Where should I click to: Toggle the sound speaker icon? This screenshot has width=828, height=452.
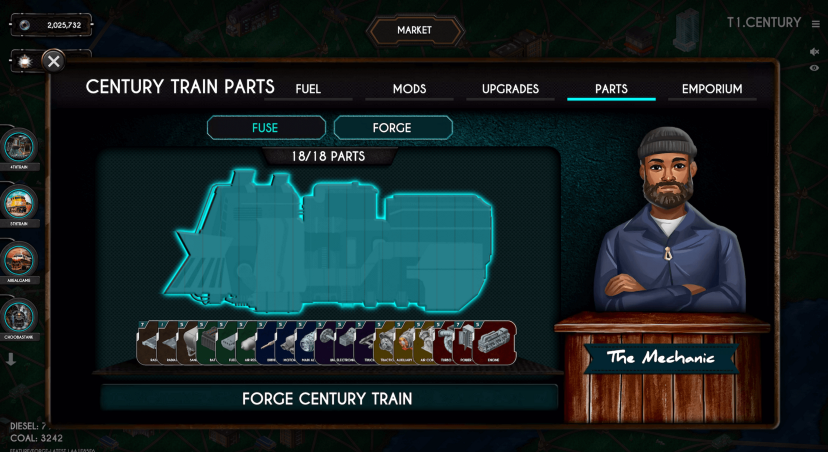(814, 51)
